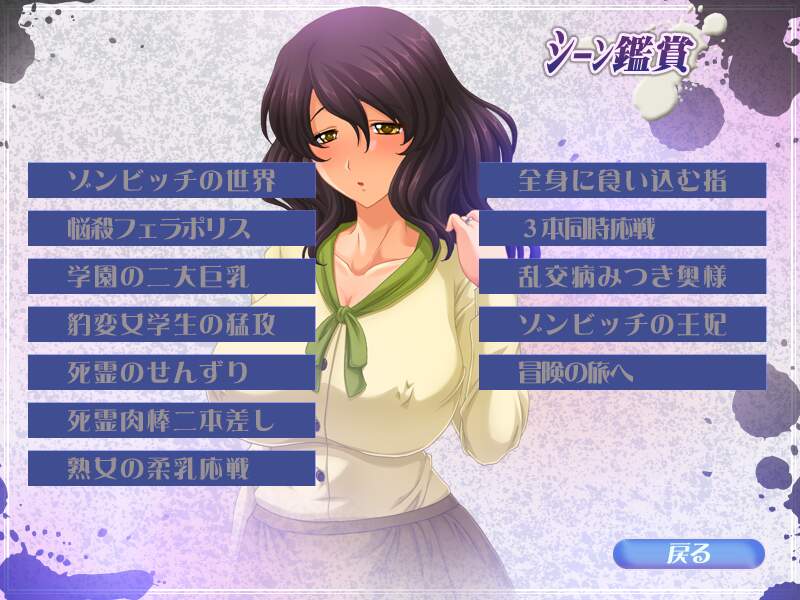
Task: Choose the 学園の二大巨乳 scene
Action: pos(171,276)
